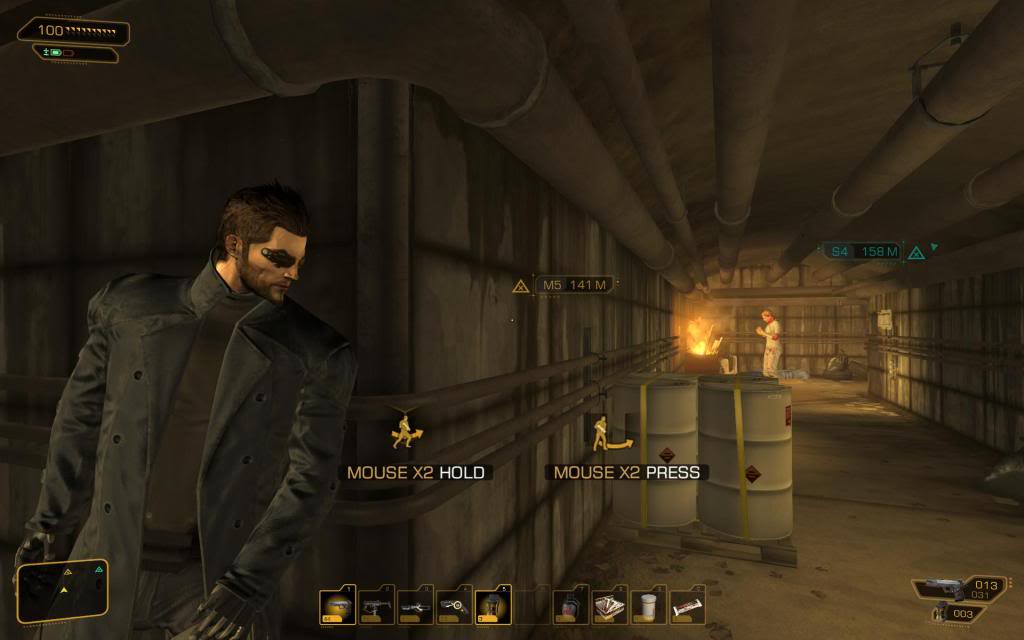Select the revolver hotbar slot
1024x640 pixels.
455,606
